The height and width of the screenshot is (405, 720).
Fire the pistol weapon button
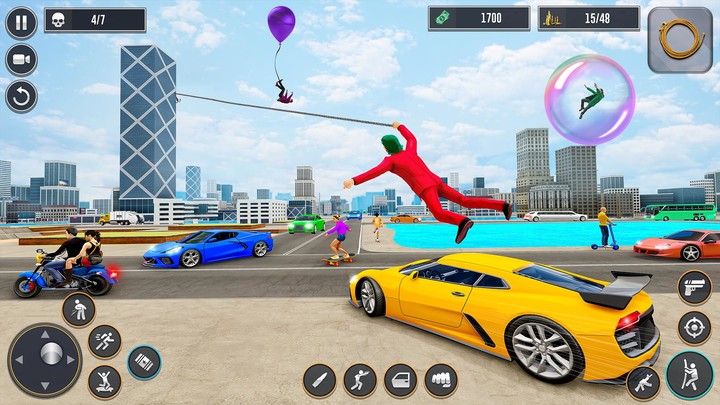[694, 287]
